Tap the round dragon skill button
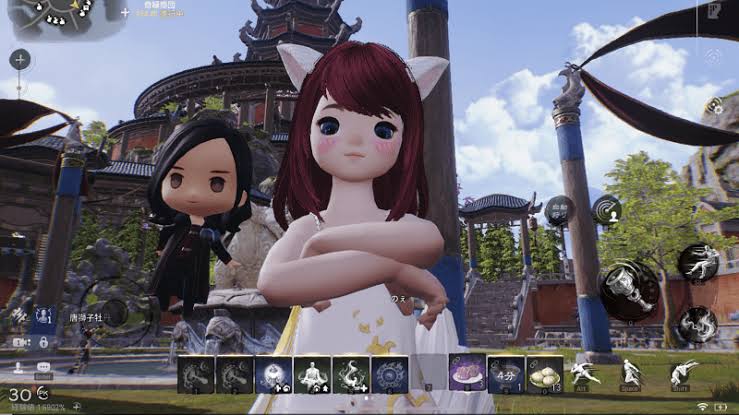Image resolution: width=739 pixels, height=415 pixels. (697, 324)
